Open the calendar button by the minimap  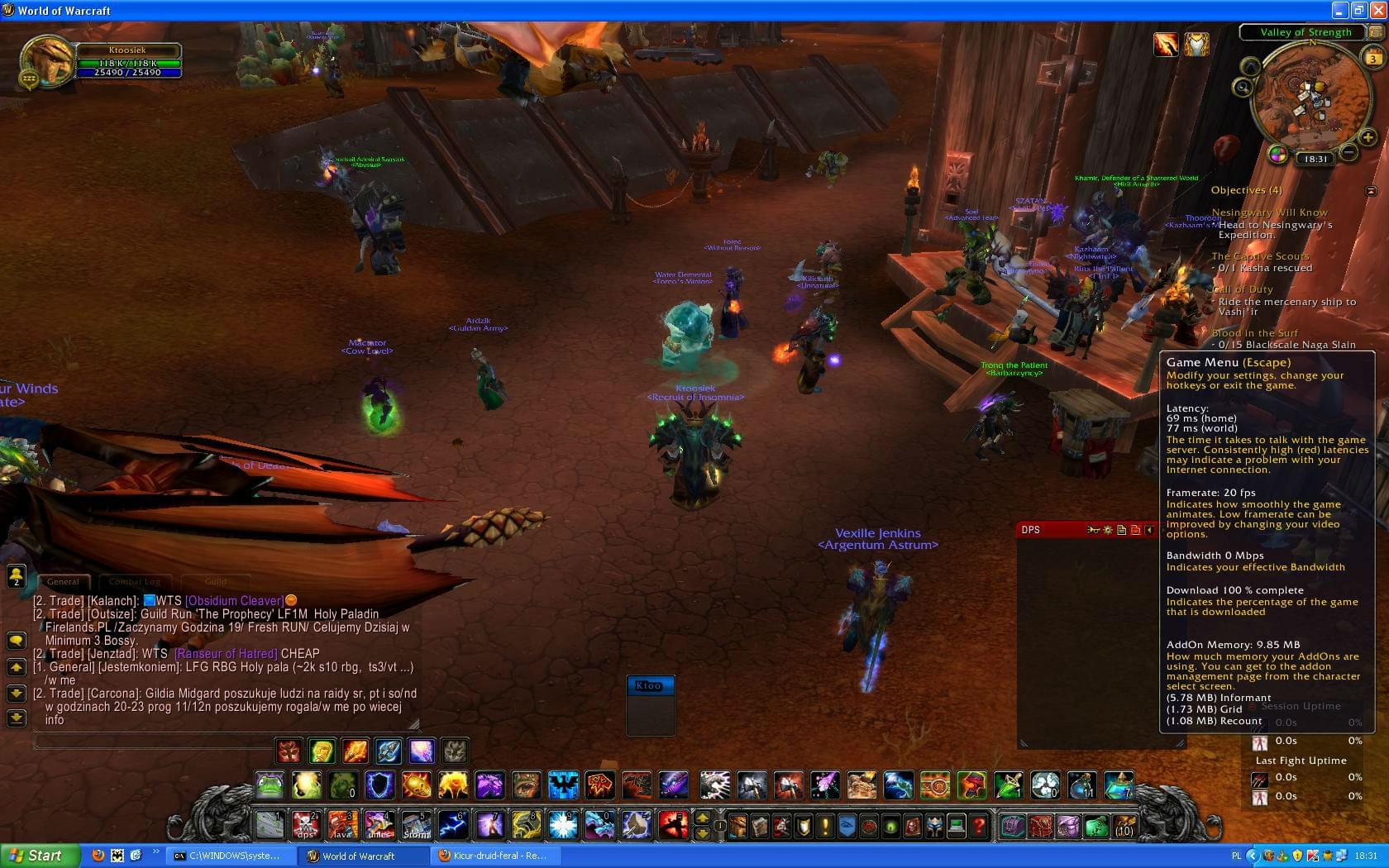[1373, 58]
